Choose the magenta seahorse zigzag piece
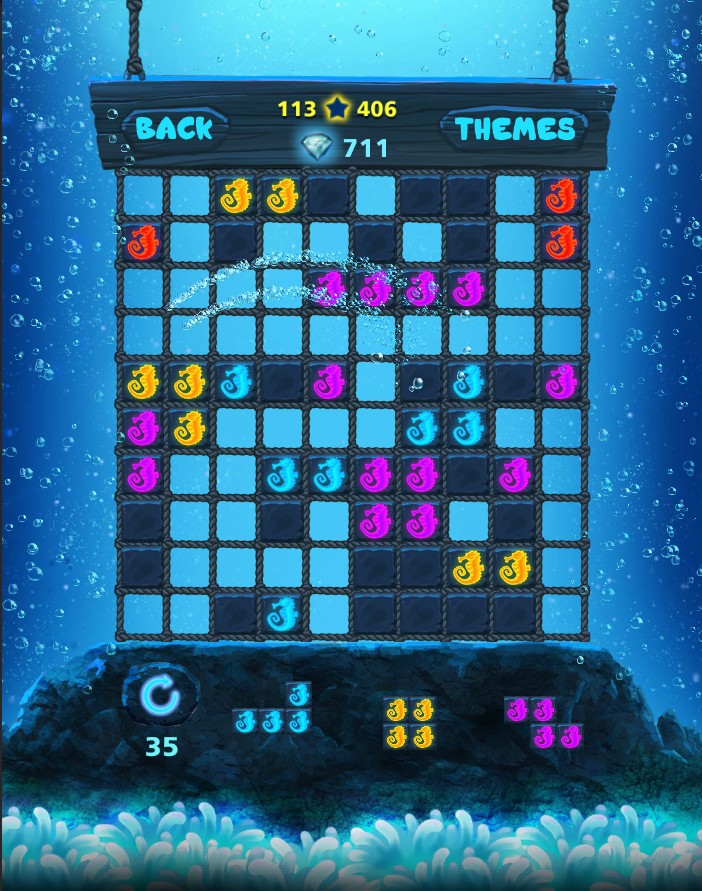702x891 pixels. point(543,723)
